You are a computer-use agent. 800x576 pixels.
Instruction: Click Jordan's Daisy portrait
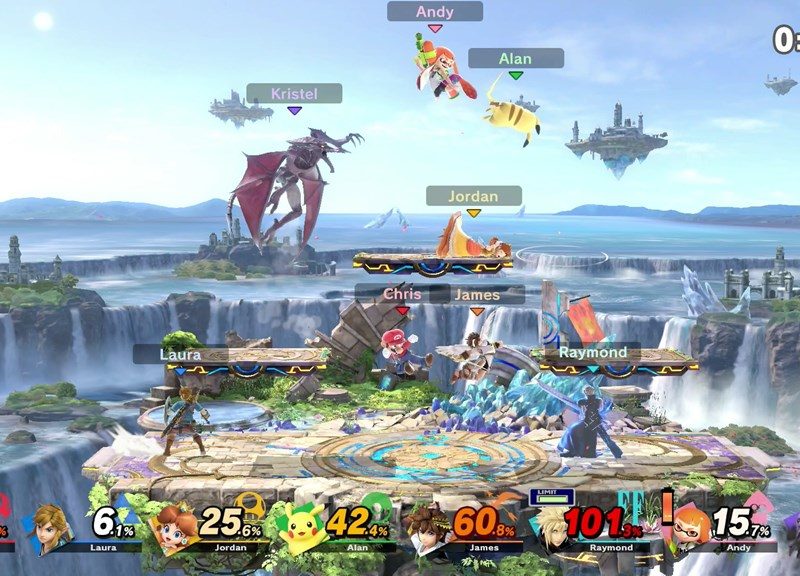[x=175, y=527]
